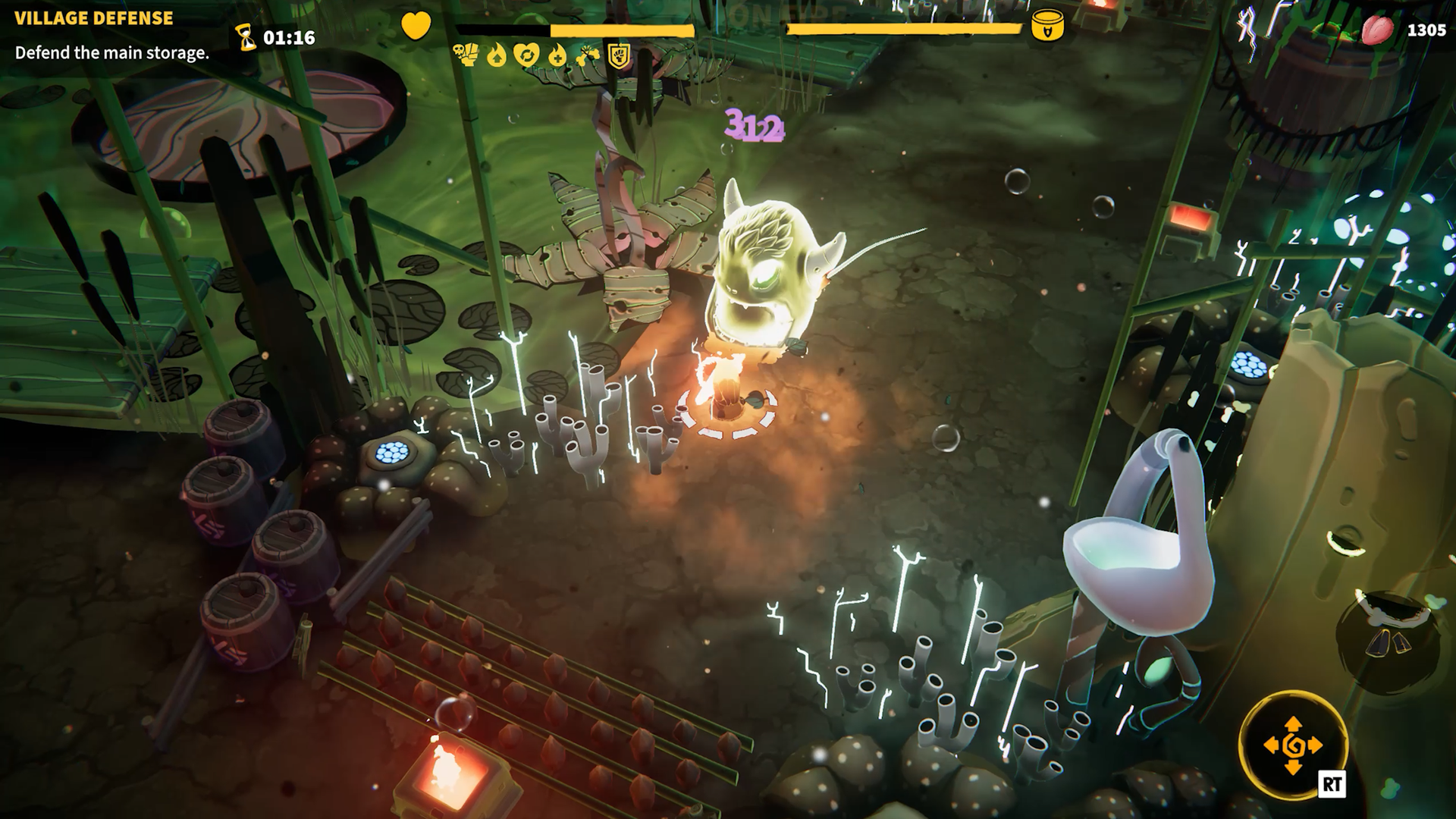Click the yellow heart health icon
Viewport: 1456px width, 819px height.
coord(416,27)
